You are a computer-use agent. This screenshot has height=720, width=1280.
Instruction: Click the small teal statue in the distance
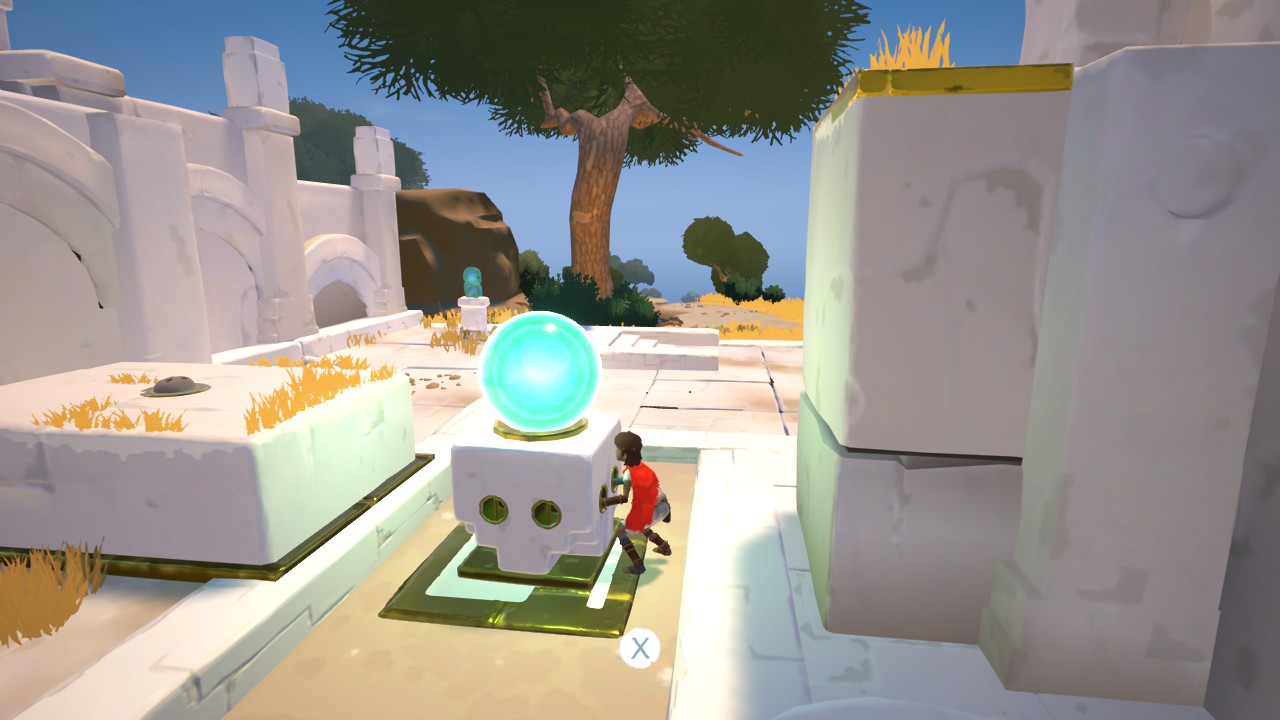click(472, 280)
